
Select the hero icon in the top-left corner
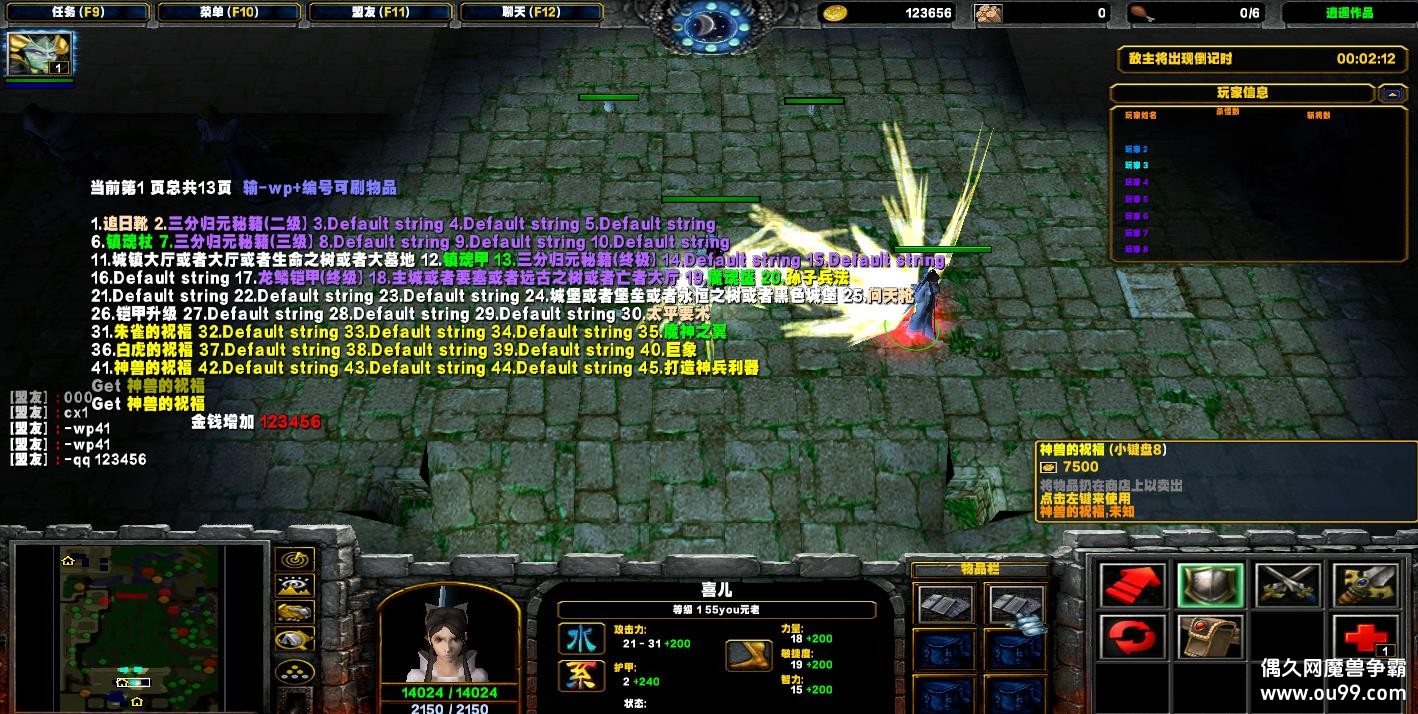tap(39, 55)
